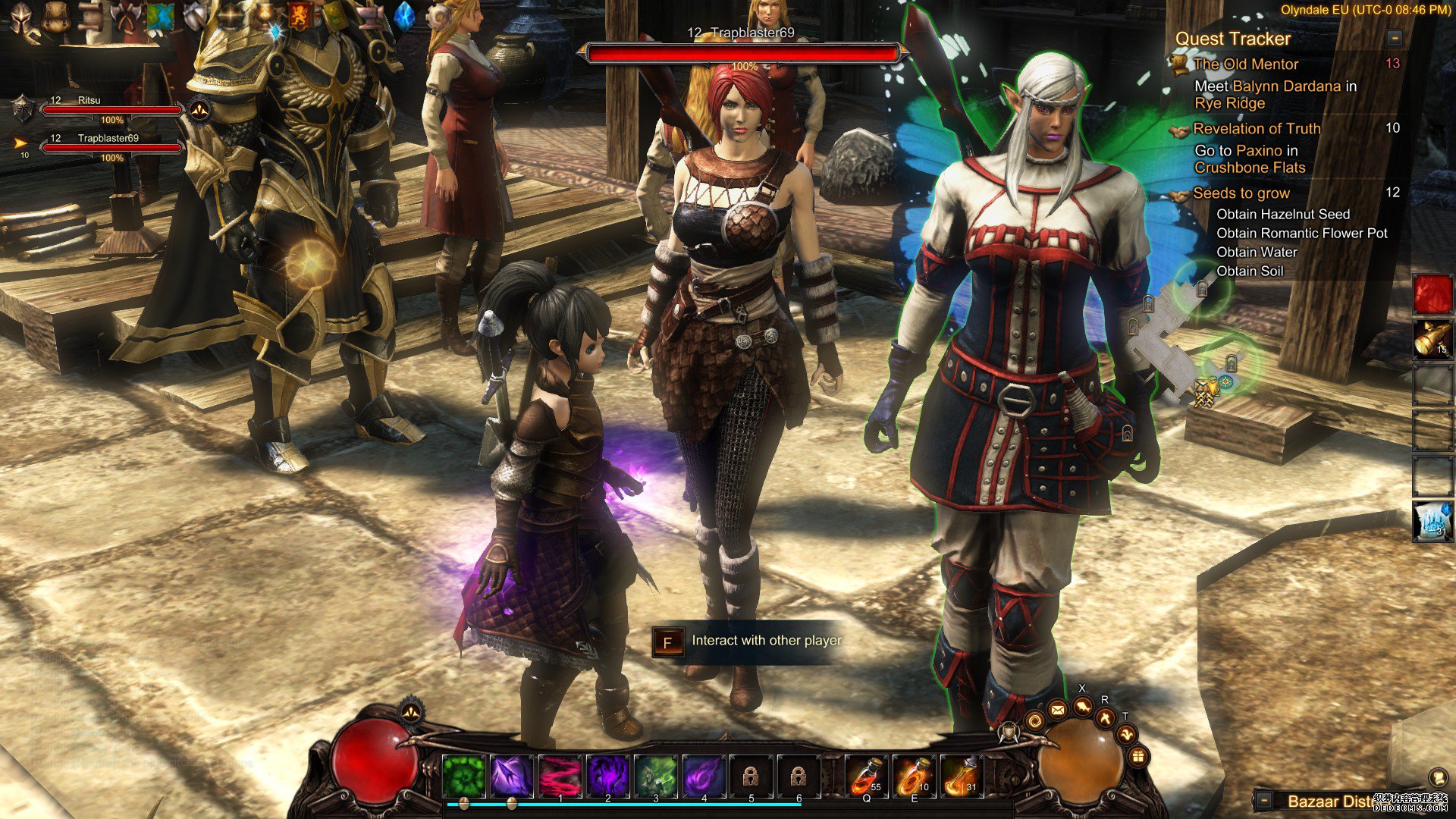Collapse the Bazaar District chat panel
This screenshot has width=1456, height=819.
[x=1263, y=801]
